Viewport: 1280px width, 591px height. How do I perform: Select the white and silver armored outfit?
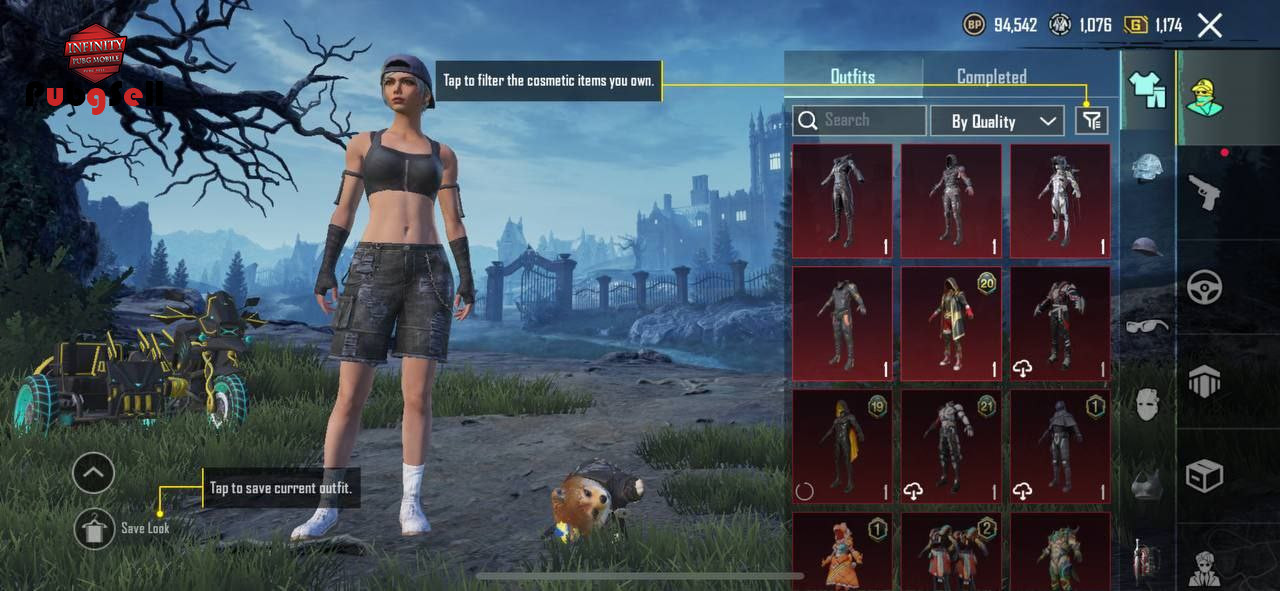1060,202
